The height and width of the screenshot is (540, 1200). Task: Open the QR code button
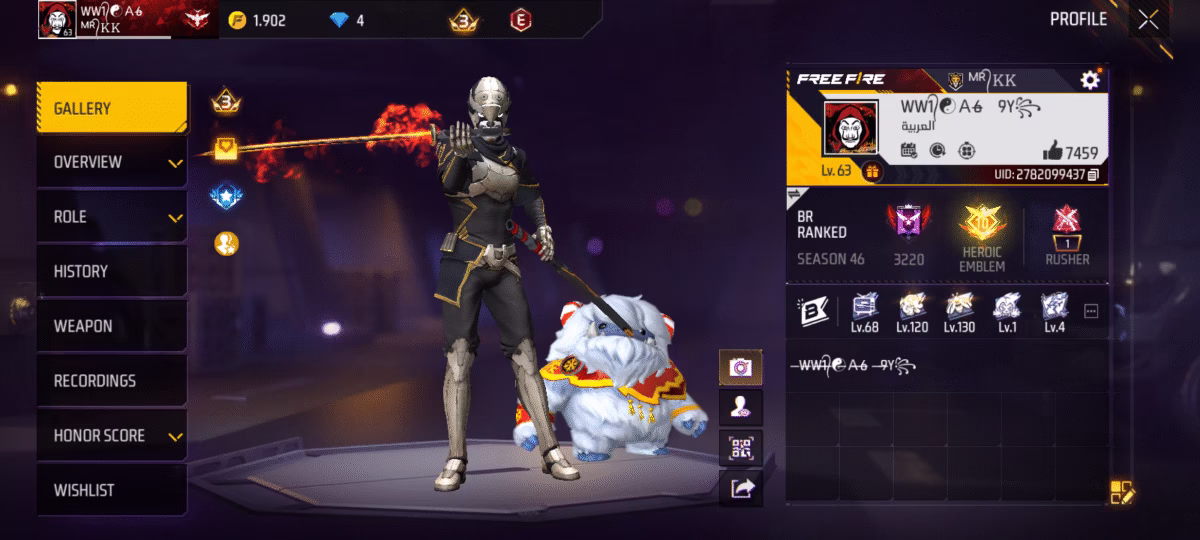point(740,448)
